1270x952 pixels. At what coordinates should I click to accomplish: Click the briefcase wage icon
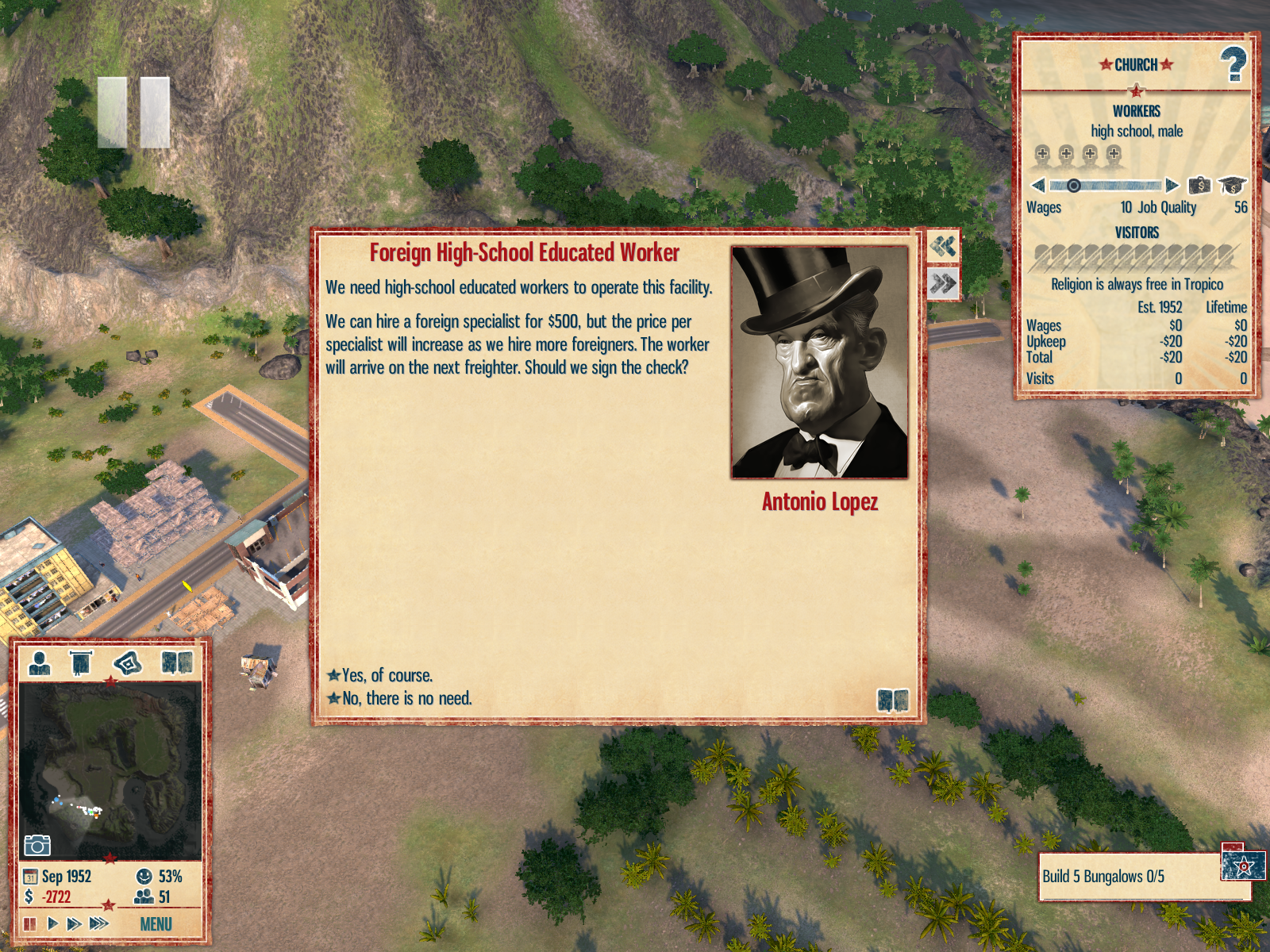tap(1199, 186)
